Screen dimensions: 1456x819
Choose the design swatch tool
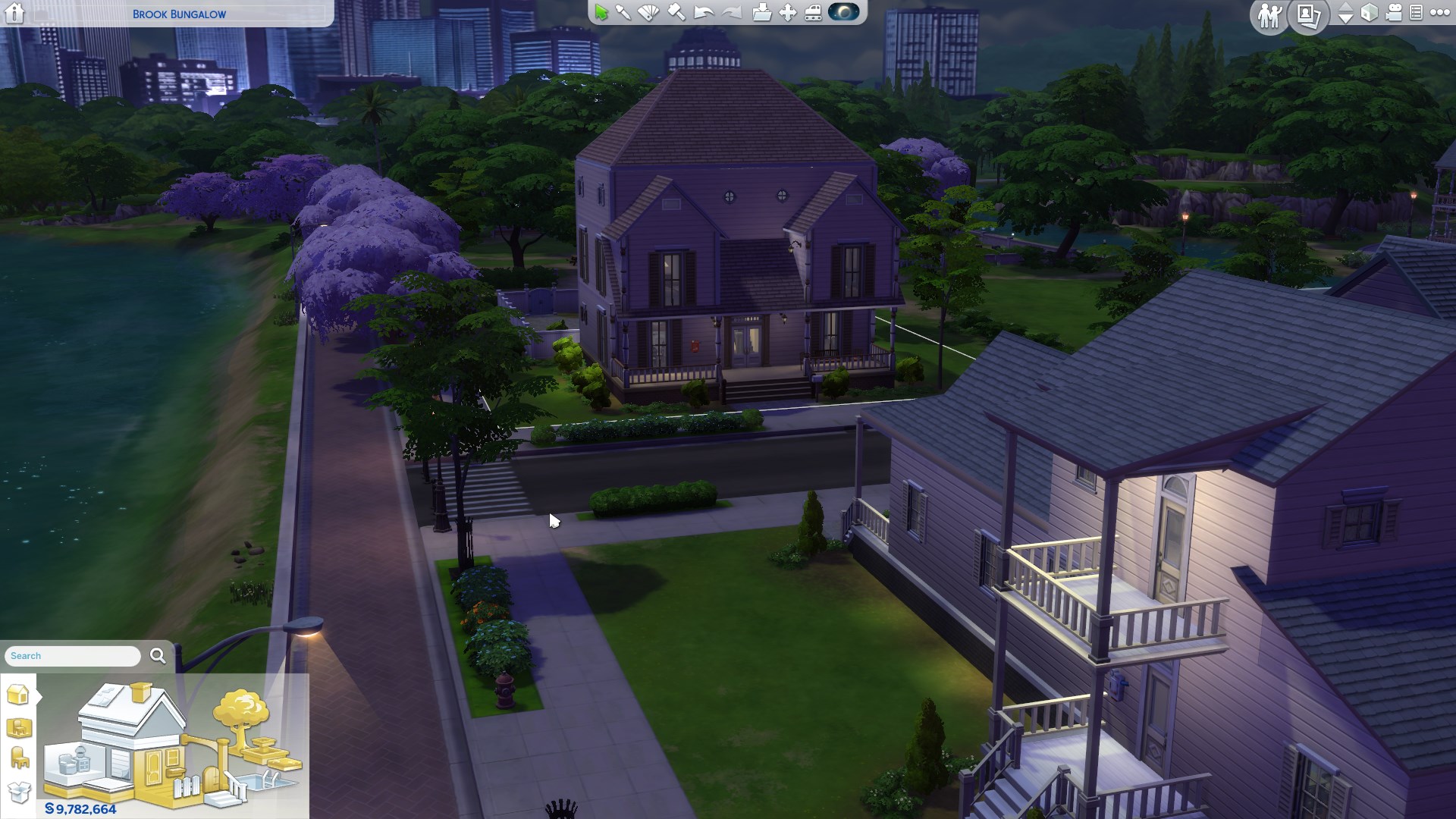click(649, 13)
